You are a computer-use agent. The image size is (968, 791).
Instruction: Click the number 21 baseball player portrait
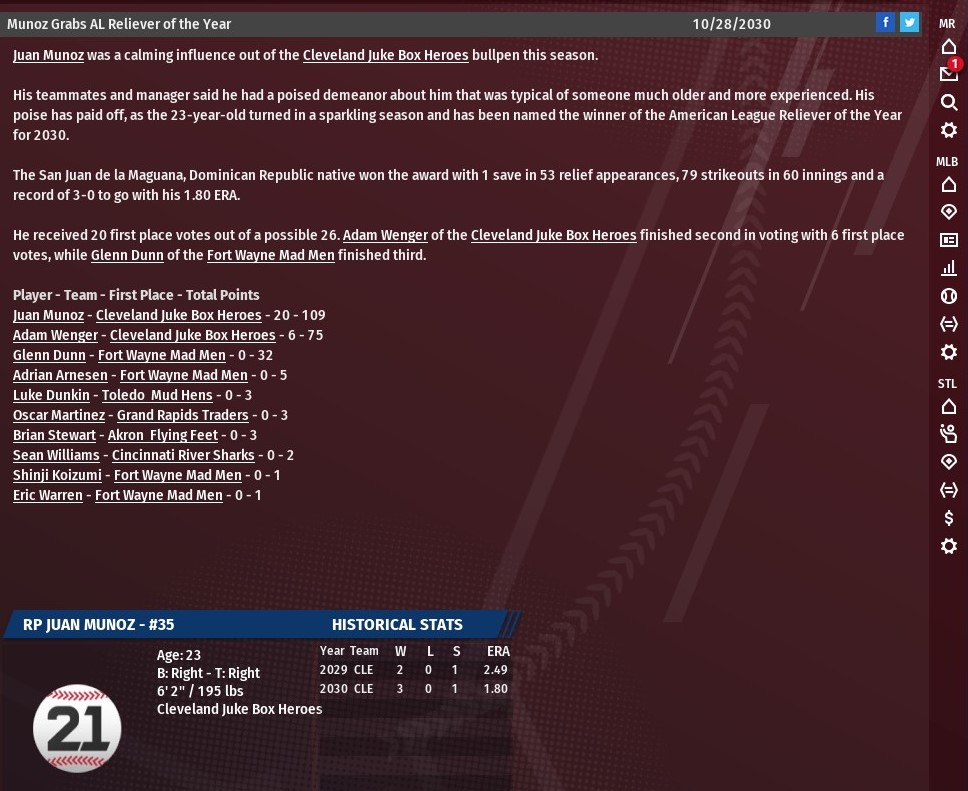pyautogui.click(x=77, y=728)
